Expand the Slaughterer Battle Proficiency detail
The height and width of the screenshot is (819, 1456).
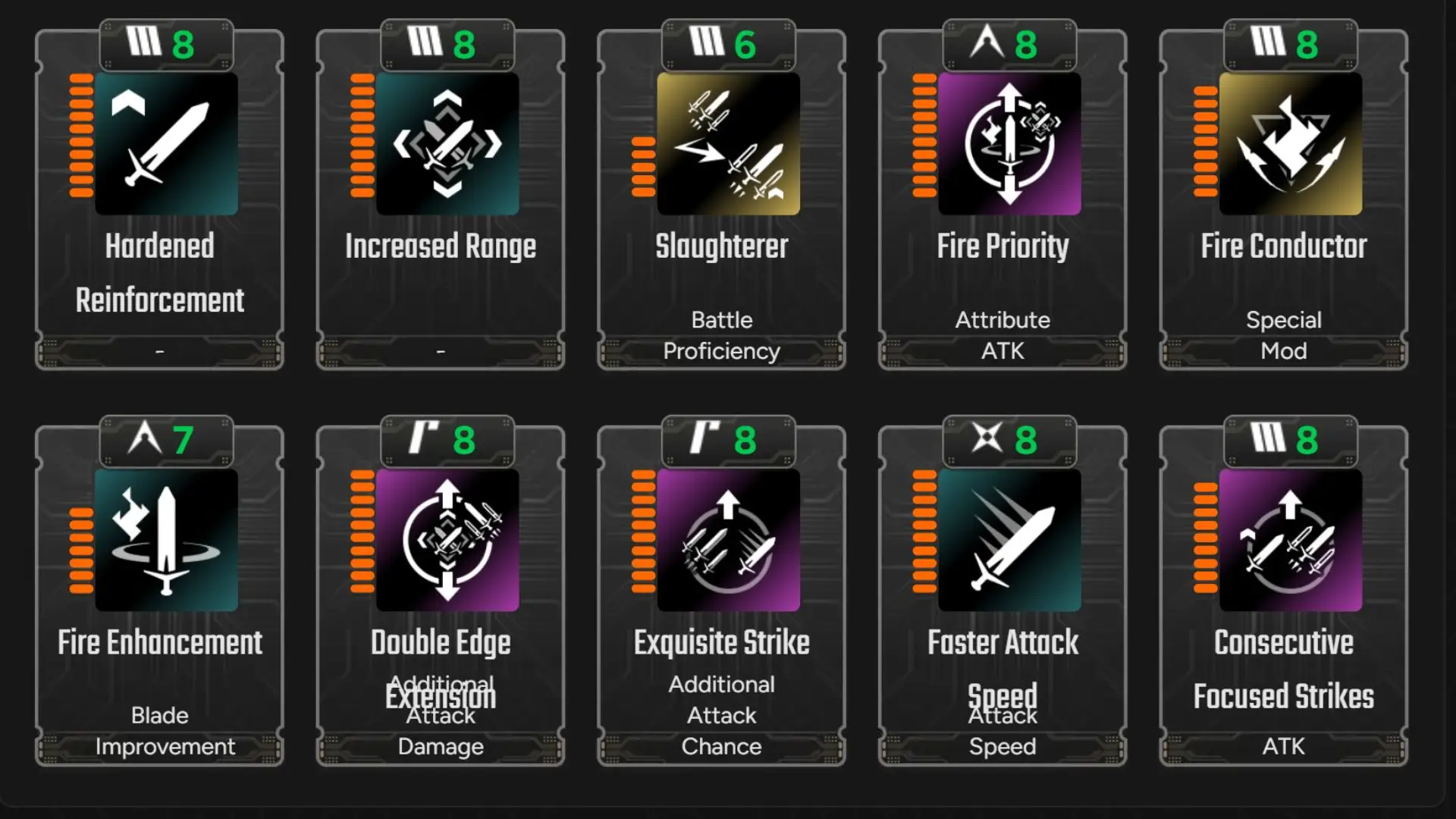tap(721, 335)
